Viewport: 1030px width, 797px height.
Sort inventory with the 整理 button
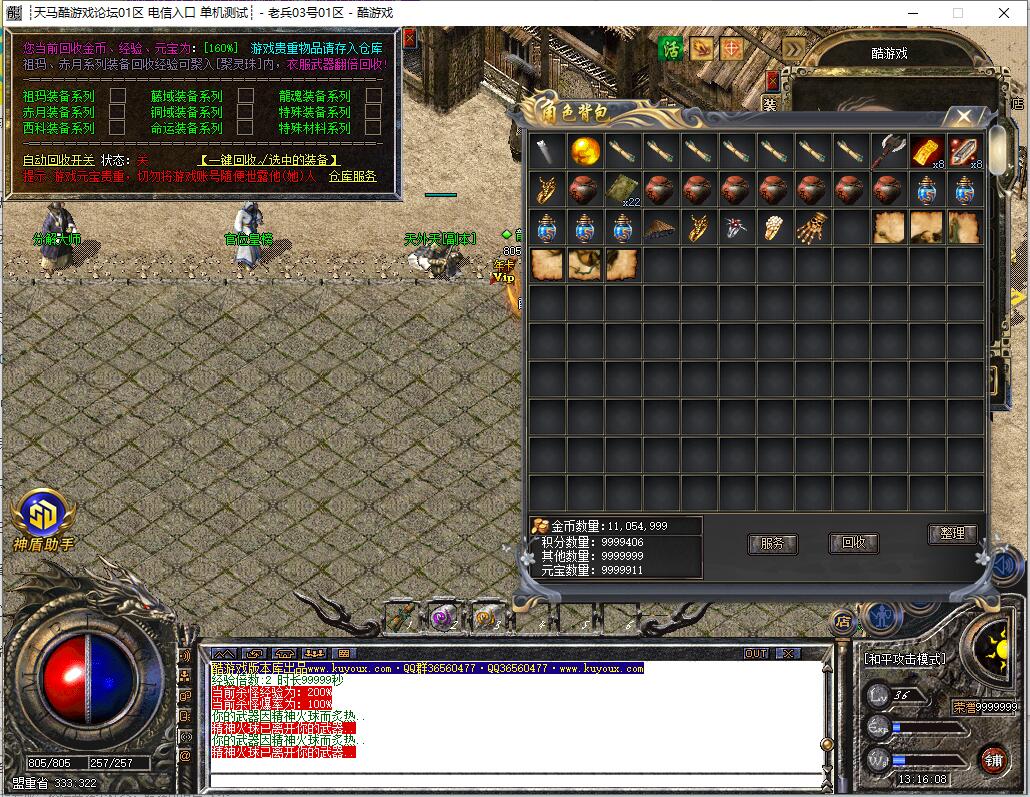pos(952,534)
